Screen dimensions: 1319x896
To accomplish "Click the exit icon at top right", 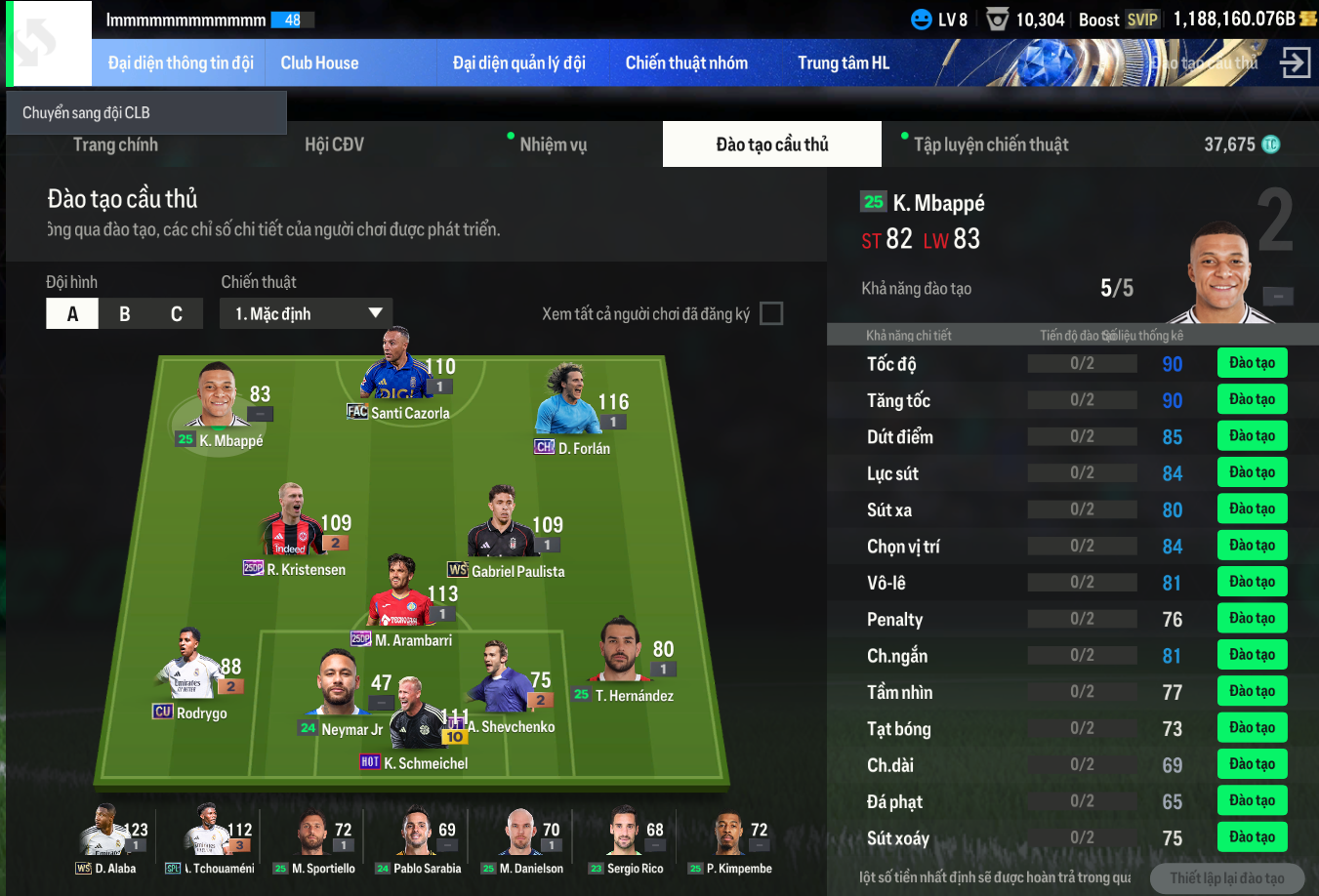I will click(1295, 63).
